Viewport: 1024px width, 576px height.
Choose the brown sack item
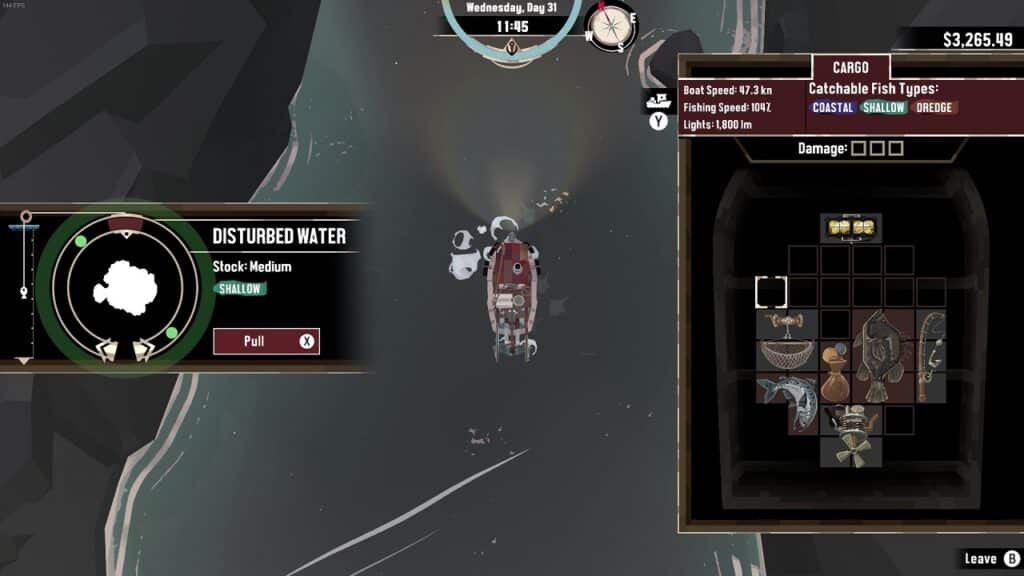point(835,371)
